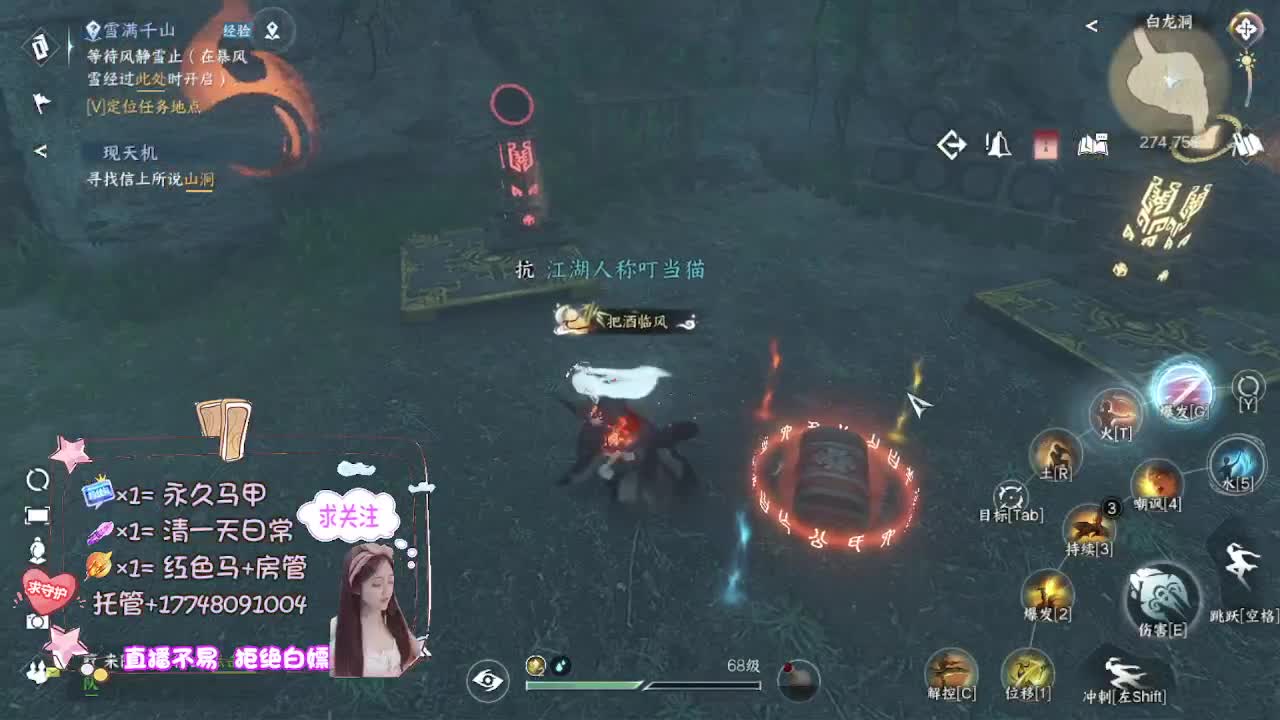The image size is (1280, 720).
Task: Toggle the 目标[Tab] target lock
Action: (x=1010, y=495)
